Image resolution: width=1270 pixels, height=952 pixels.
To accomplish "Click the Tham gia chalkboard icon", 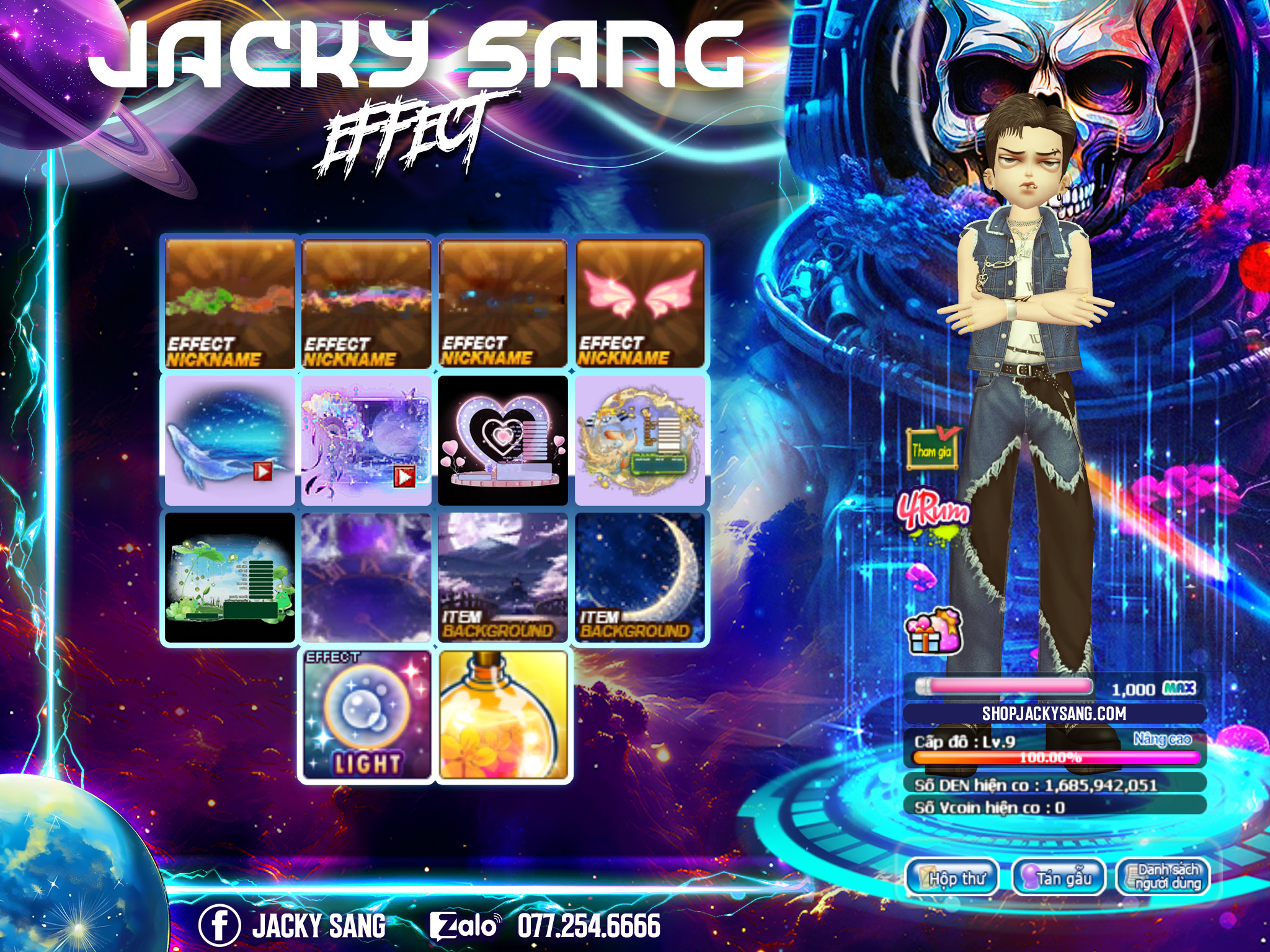I will click(x=931, y=449).
